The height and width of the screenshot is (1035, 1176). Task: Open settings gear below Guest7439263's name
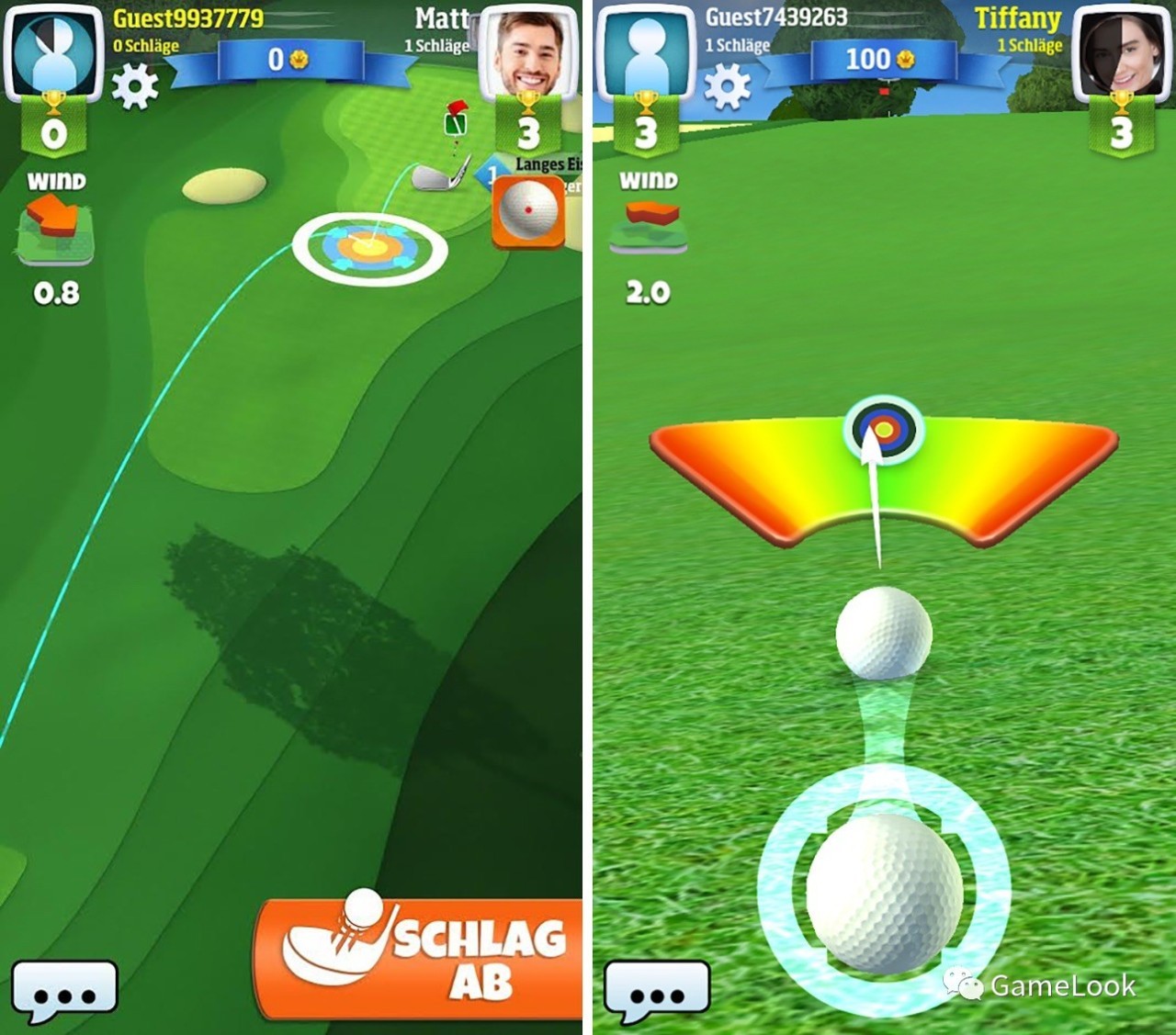point(728,87)
